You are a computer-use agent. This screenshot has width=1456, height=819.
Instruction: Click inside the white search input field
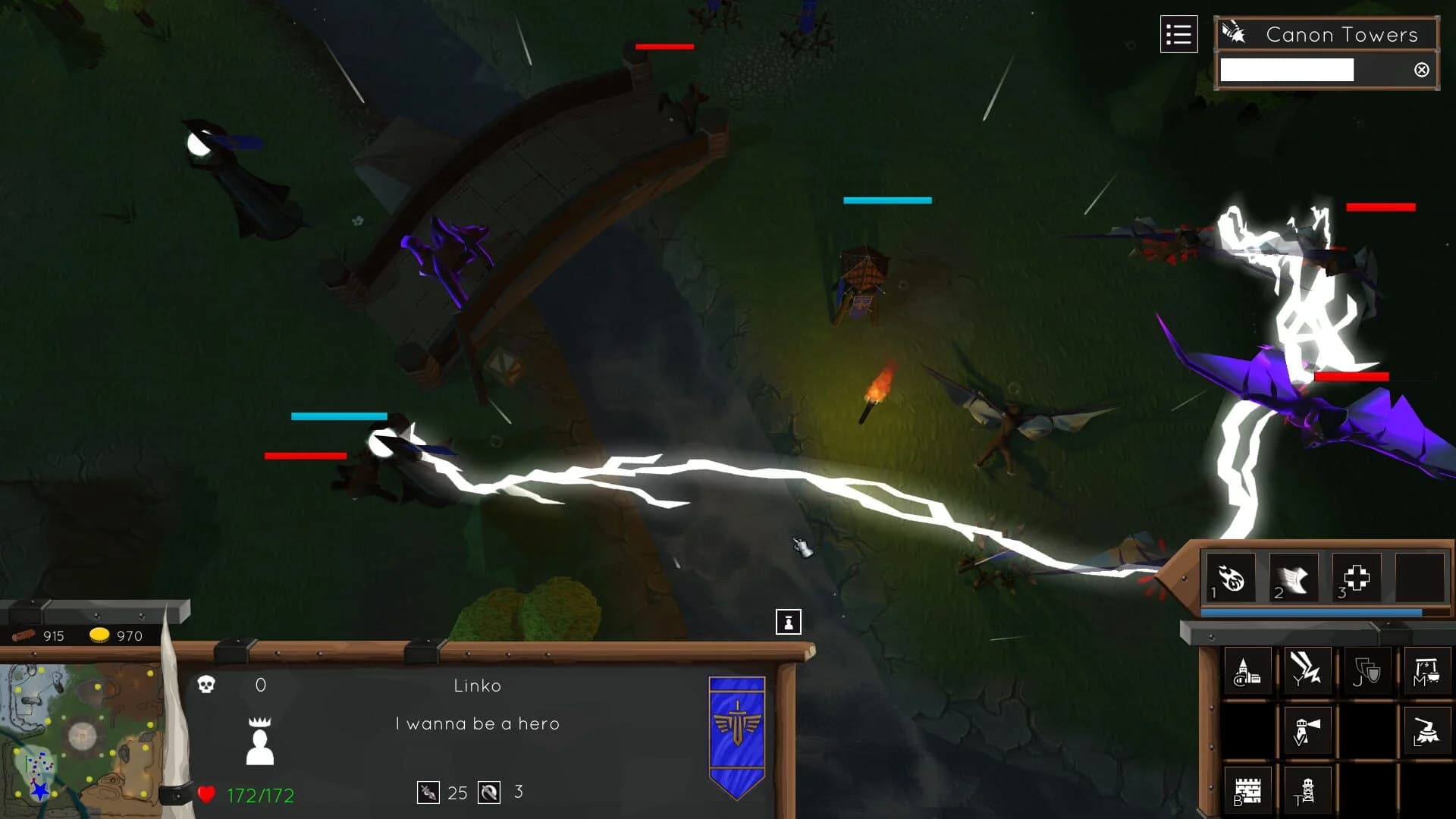(x=1285, y=70)
